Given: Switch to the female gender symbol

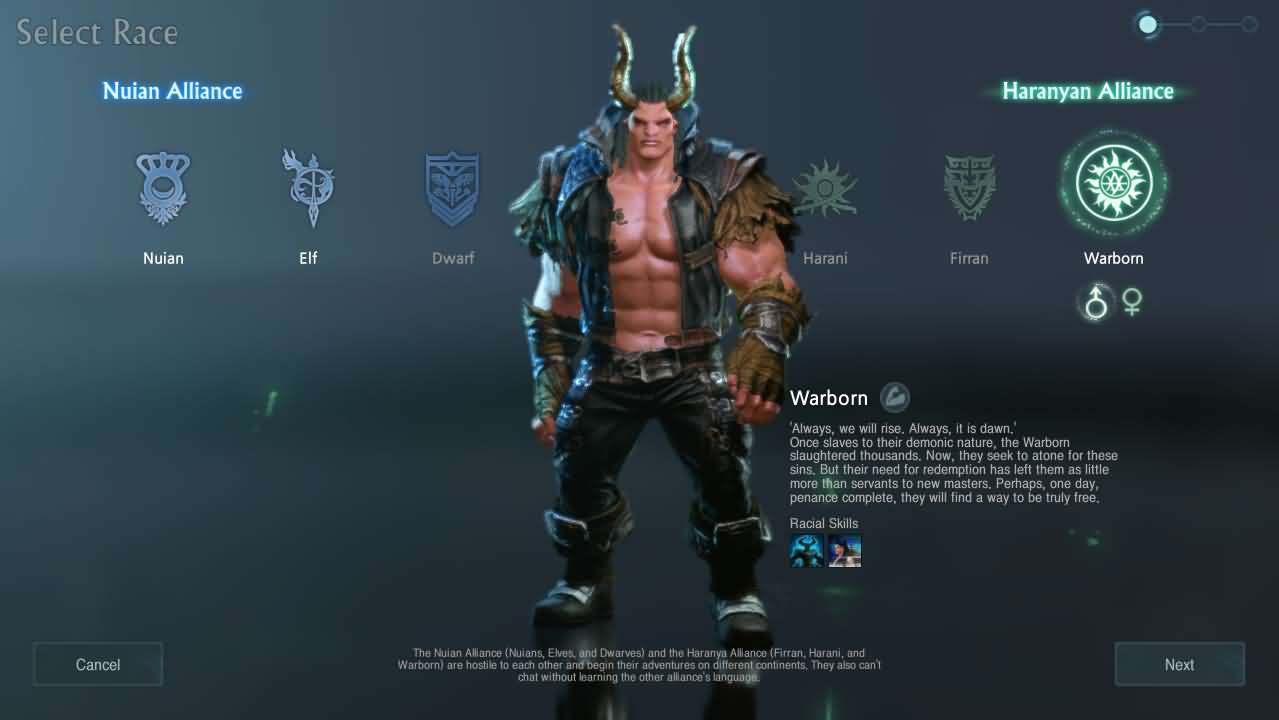Looking at the screenshot, I should (x=1132, y=302).
